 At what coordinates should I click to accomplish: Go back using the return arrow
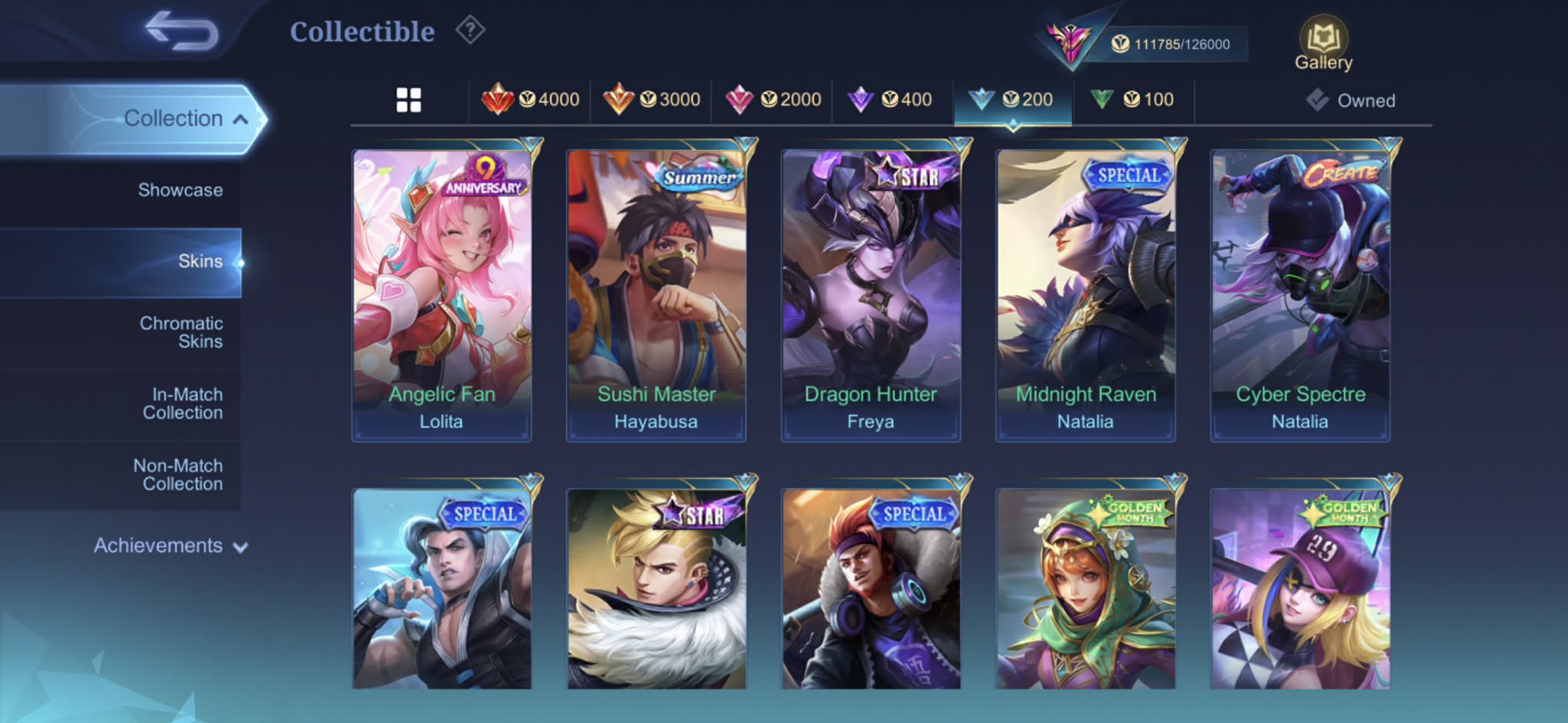[x=181, y=31]
